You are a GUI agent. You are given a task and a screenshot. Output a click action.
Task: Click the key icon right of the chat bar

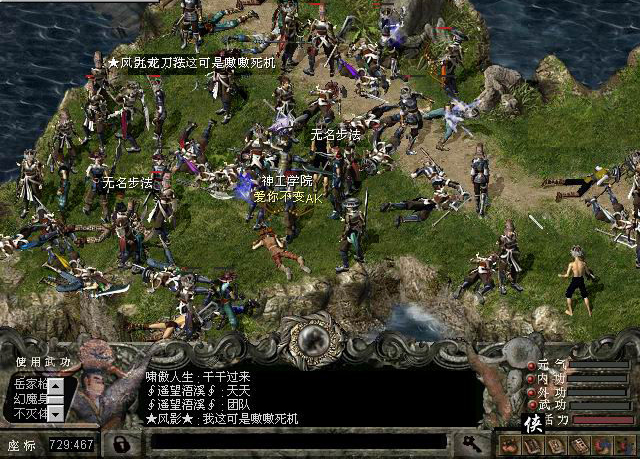tap(467, 441)
